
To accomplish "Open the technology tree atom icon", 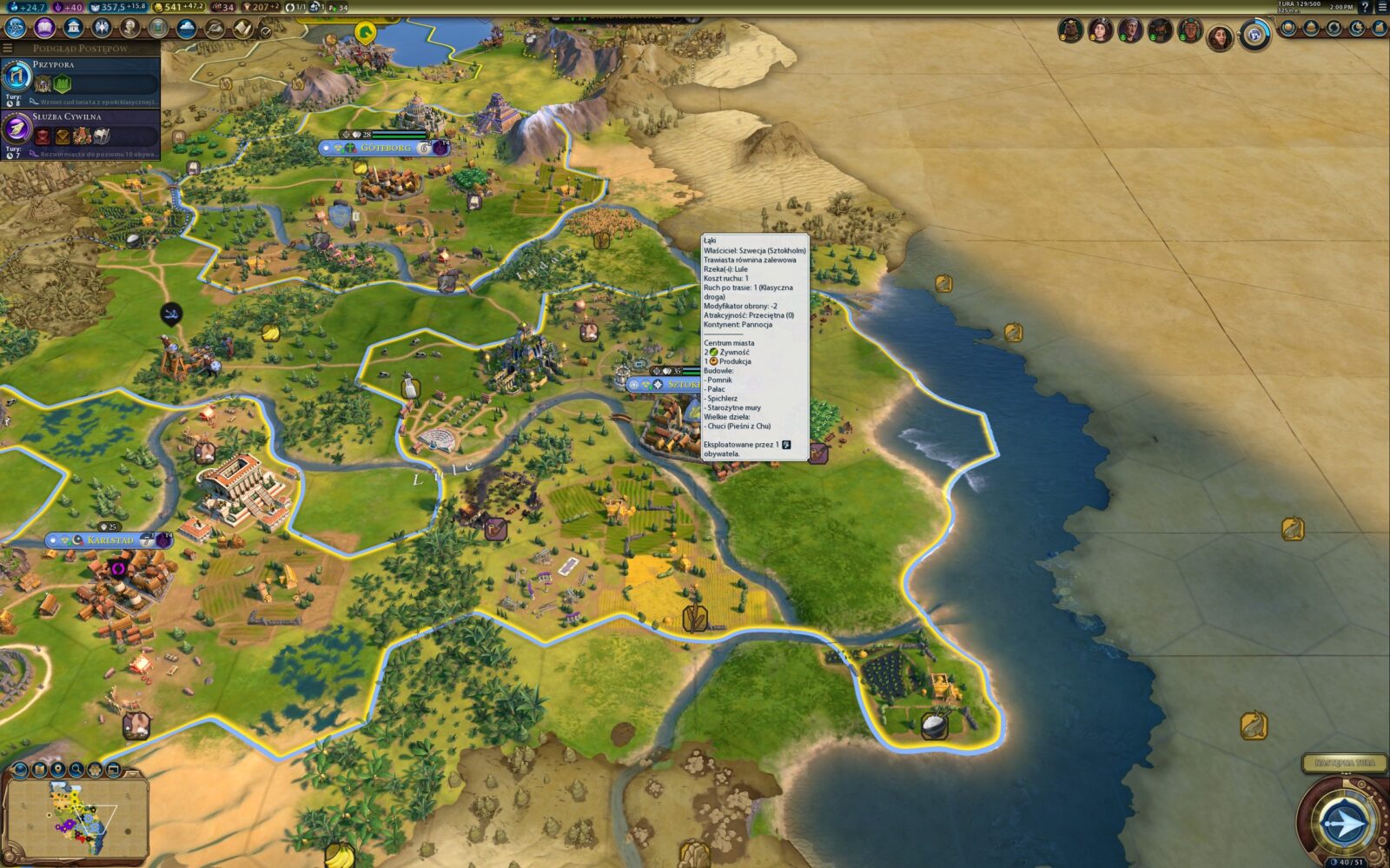I will pos(16,28).
